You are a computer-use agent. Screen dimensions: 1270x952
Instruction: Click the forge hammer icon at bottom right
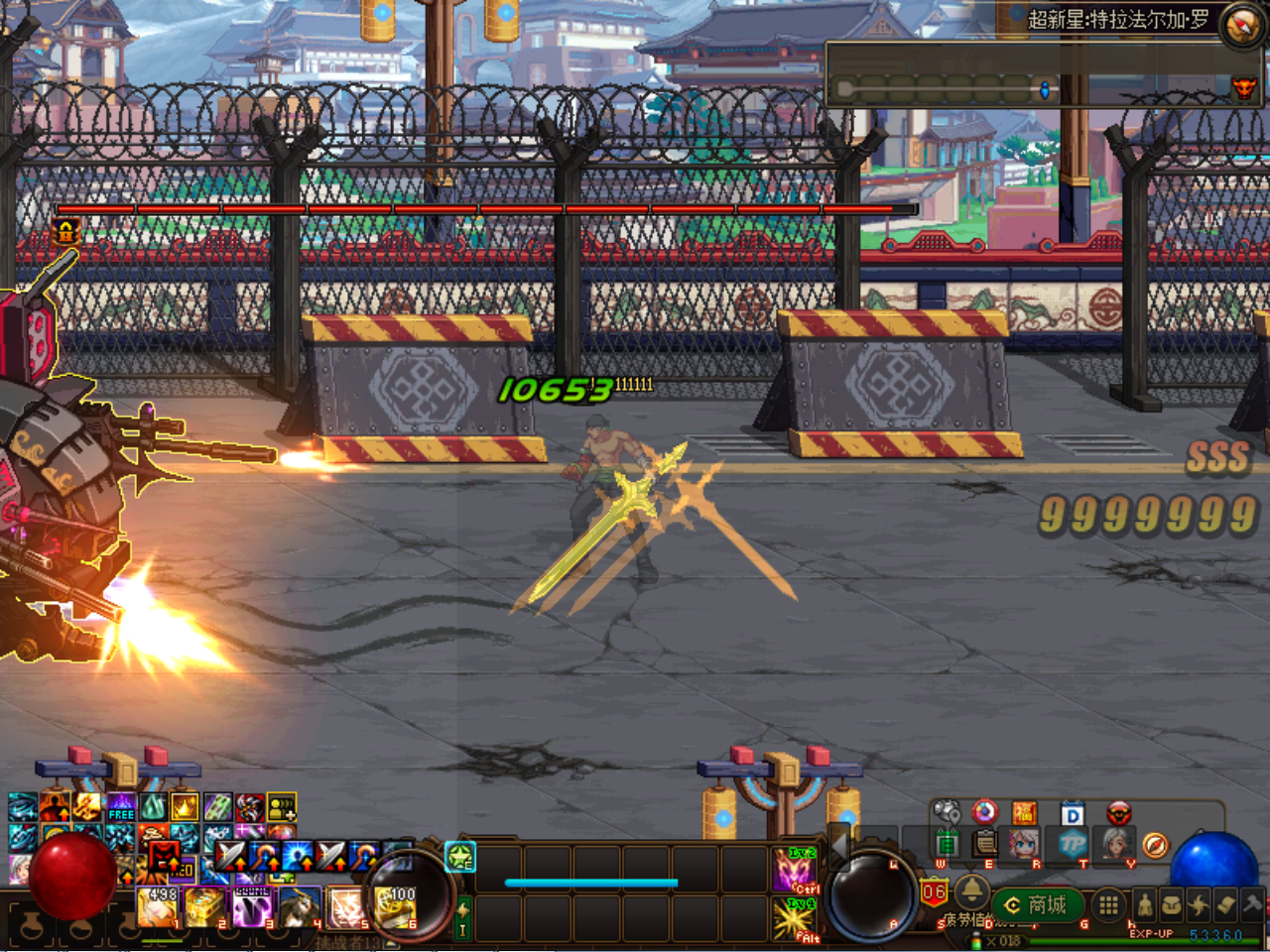pos(1251,903)
